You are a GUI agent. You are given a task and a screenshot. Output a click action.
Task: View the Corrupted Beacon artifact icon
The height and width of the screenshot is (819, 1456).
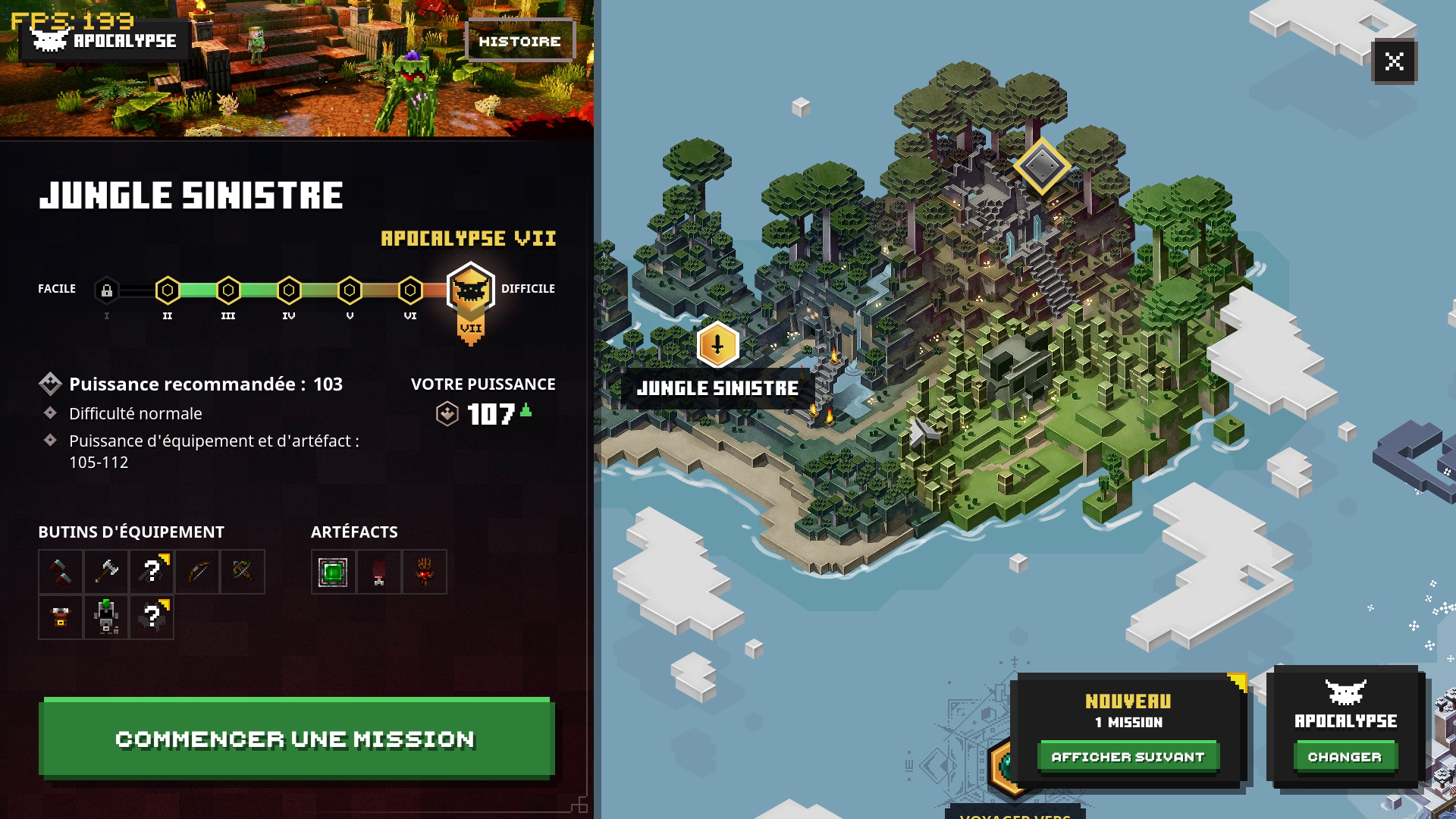click(x=334, y=571)
